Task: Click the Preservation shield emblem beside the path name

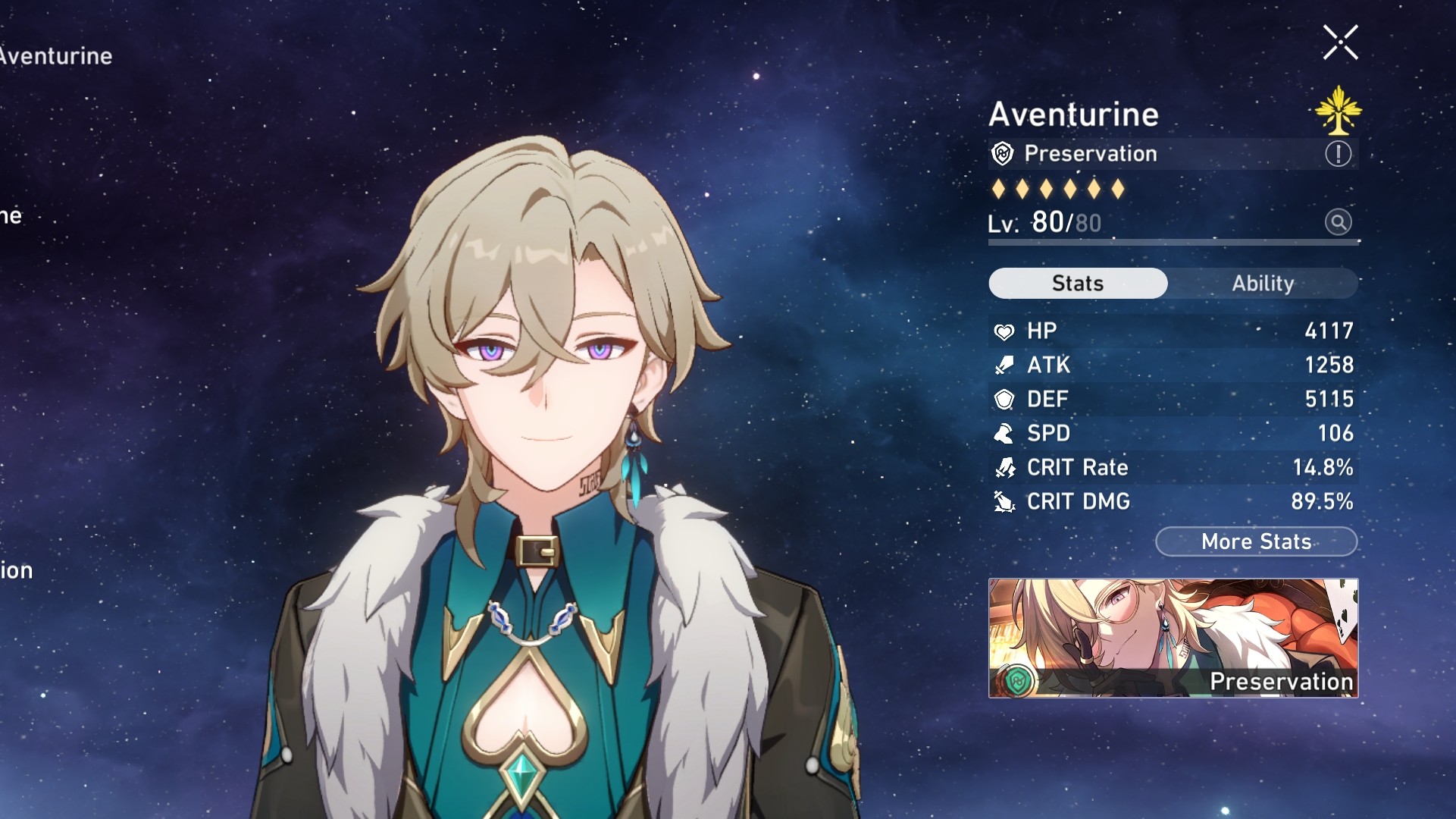Action: (x=1002, y=153)
